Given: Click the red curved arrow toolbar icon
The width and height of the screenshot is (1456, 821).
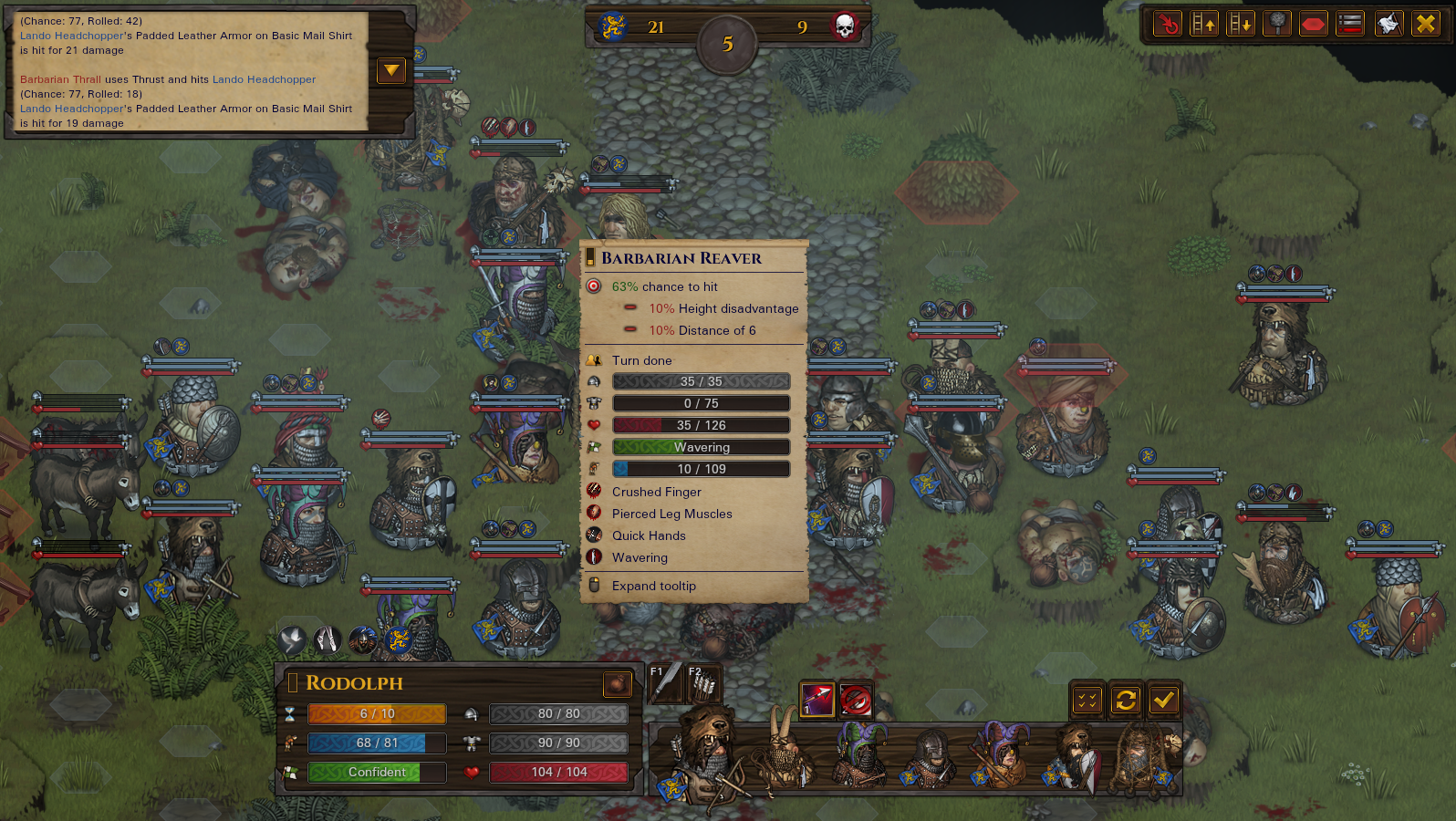Looking at the screenshot, I should (1167, 24).
